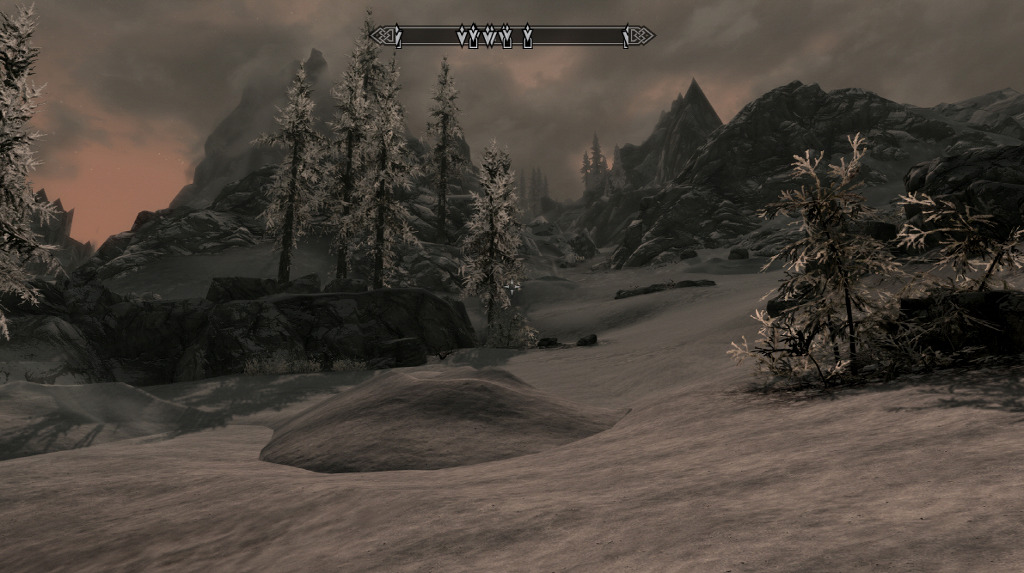1024x573 pixels.
Task: Click the compass bar at top
Action: click(x=512, y=37)
